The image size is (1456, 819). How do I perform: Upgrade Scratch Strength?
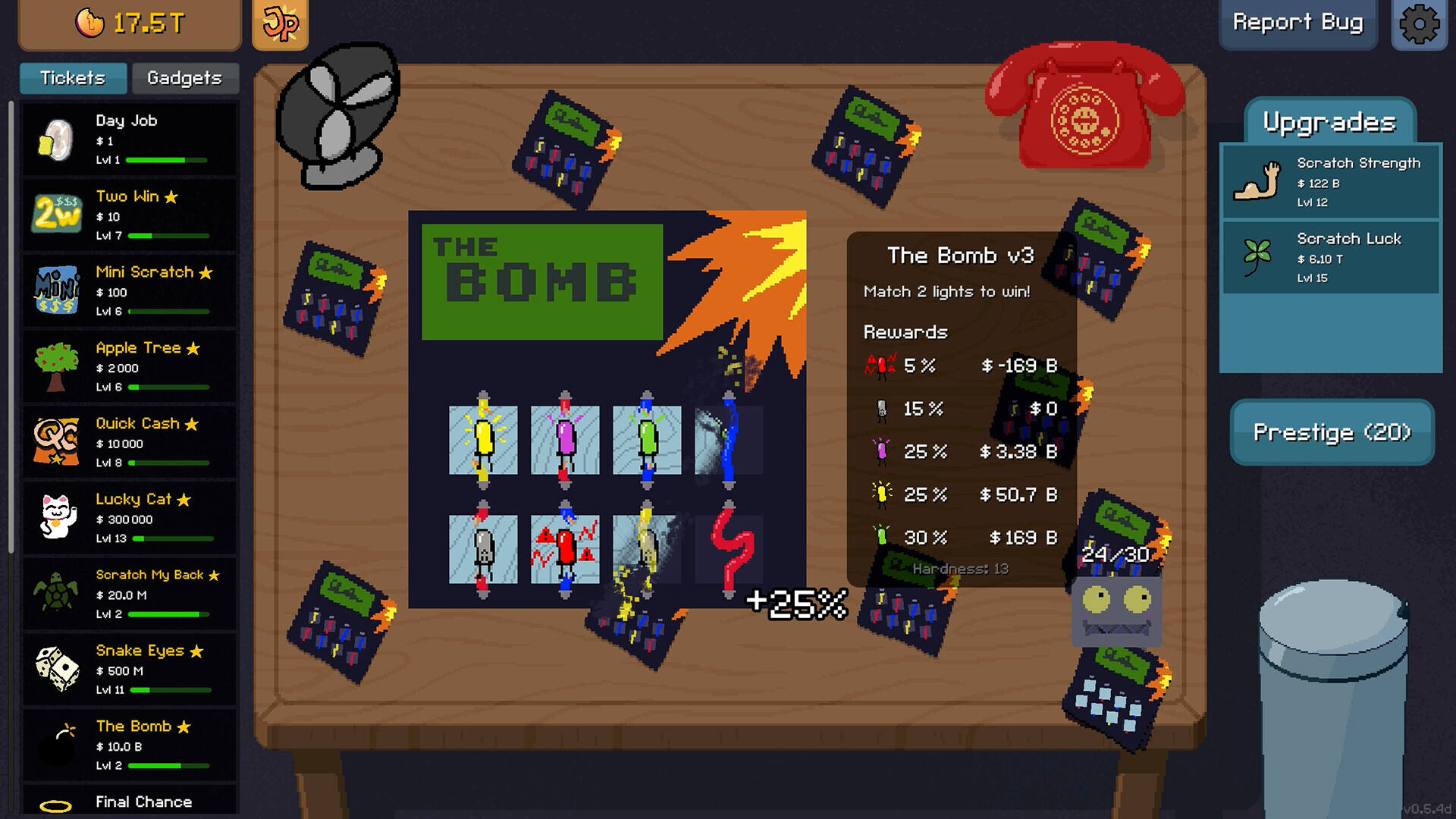coord(1331,182)
